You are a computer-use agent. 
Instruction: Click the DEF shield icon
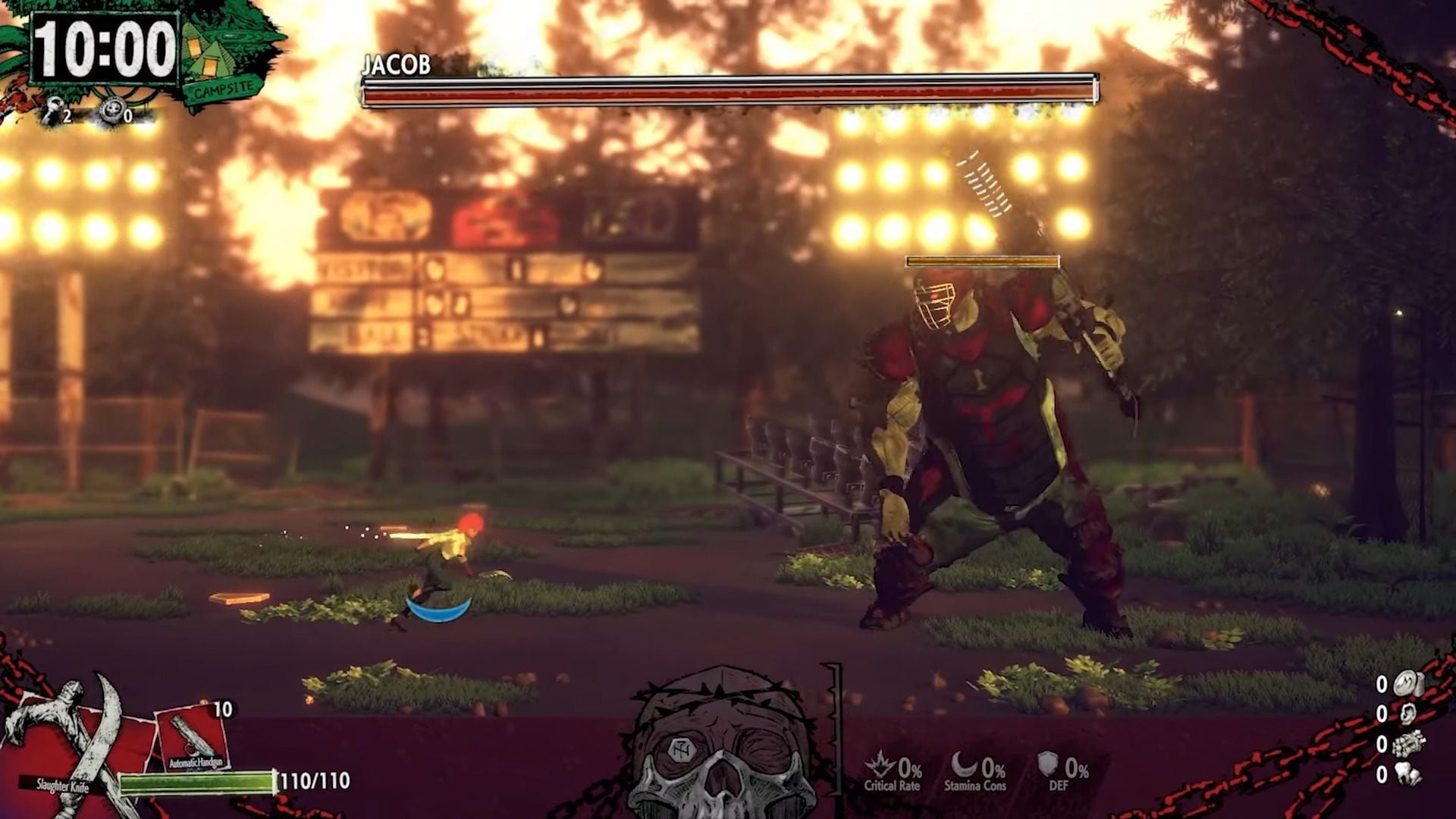tap(1048, 764)
